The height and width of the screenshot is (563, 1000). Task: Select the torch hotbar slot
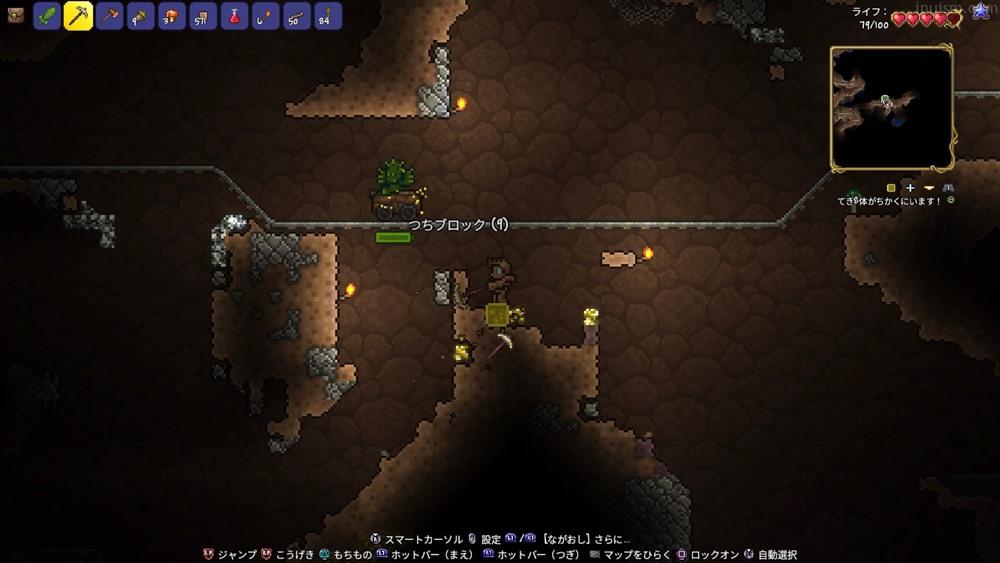coord(265,16)
